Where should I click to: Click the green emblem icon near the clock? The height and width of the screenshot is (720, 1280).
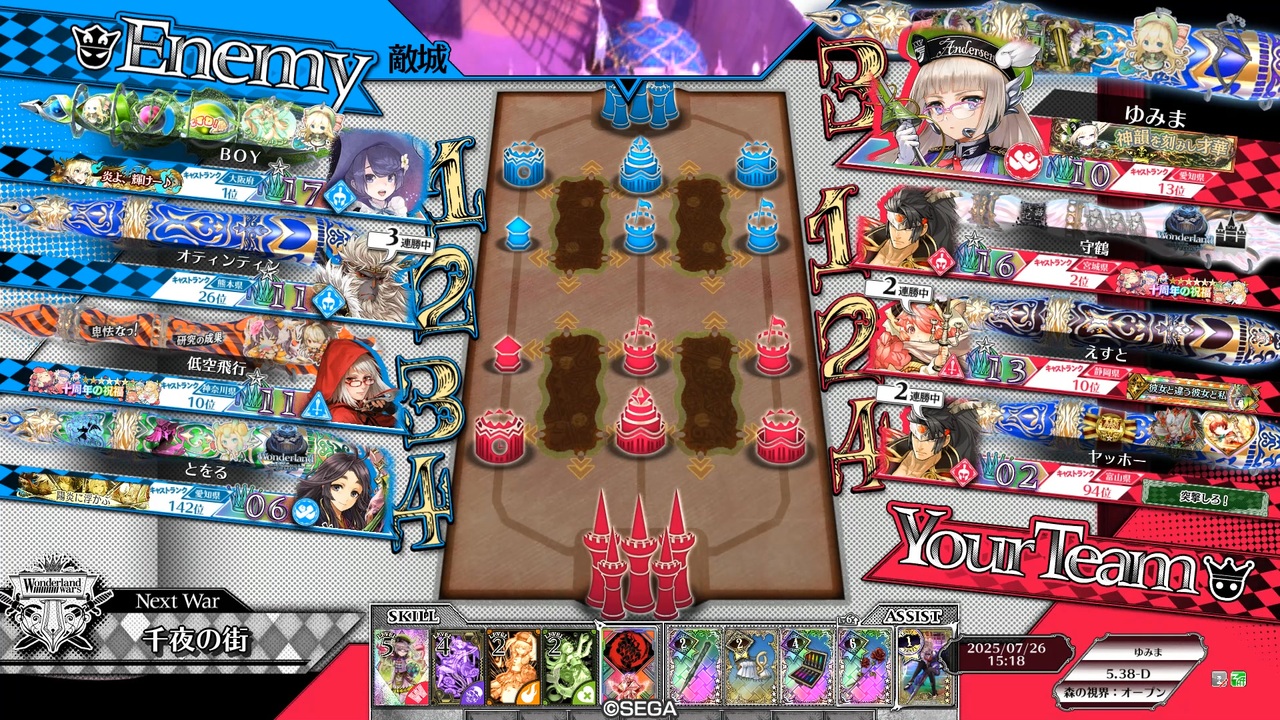tap(1238, 679)
